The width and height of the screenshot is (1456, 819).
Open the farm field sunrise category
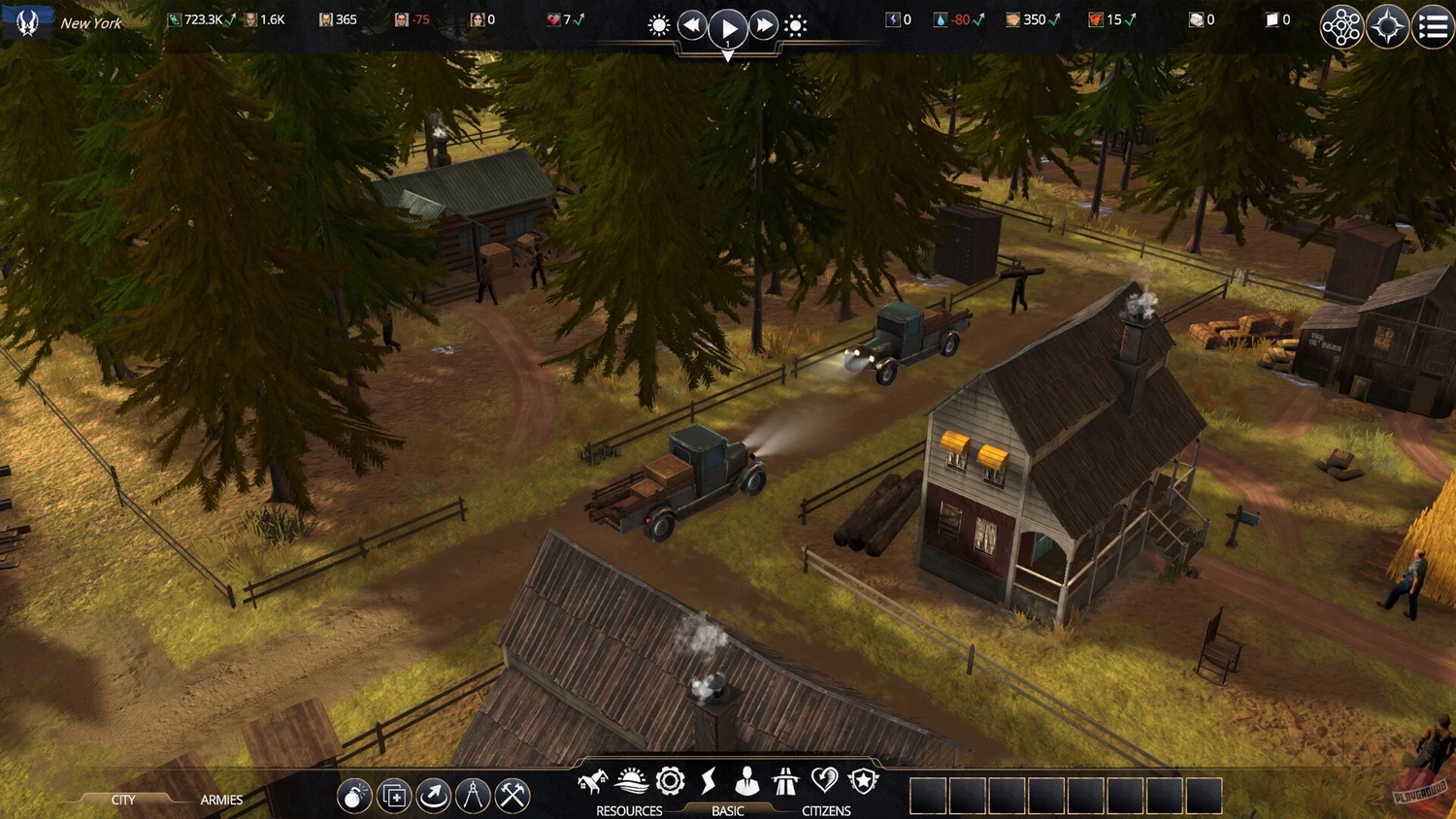[632, 781]
